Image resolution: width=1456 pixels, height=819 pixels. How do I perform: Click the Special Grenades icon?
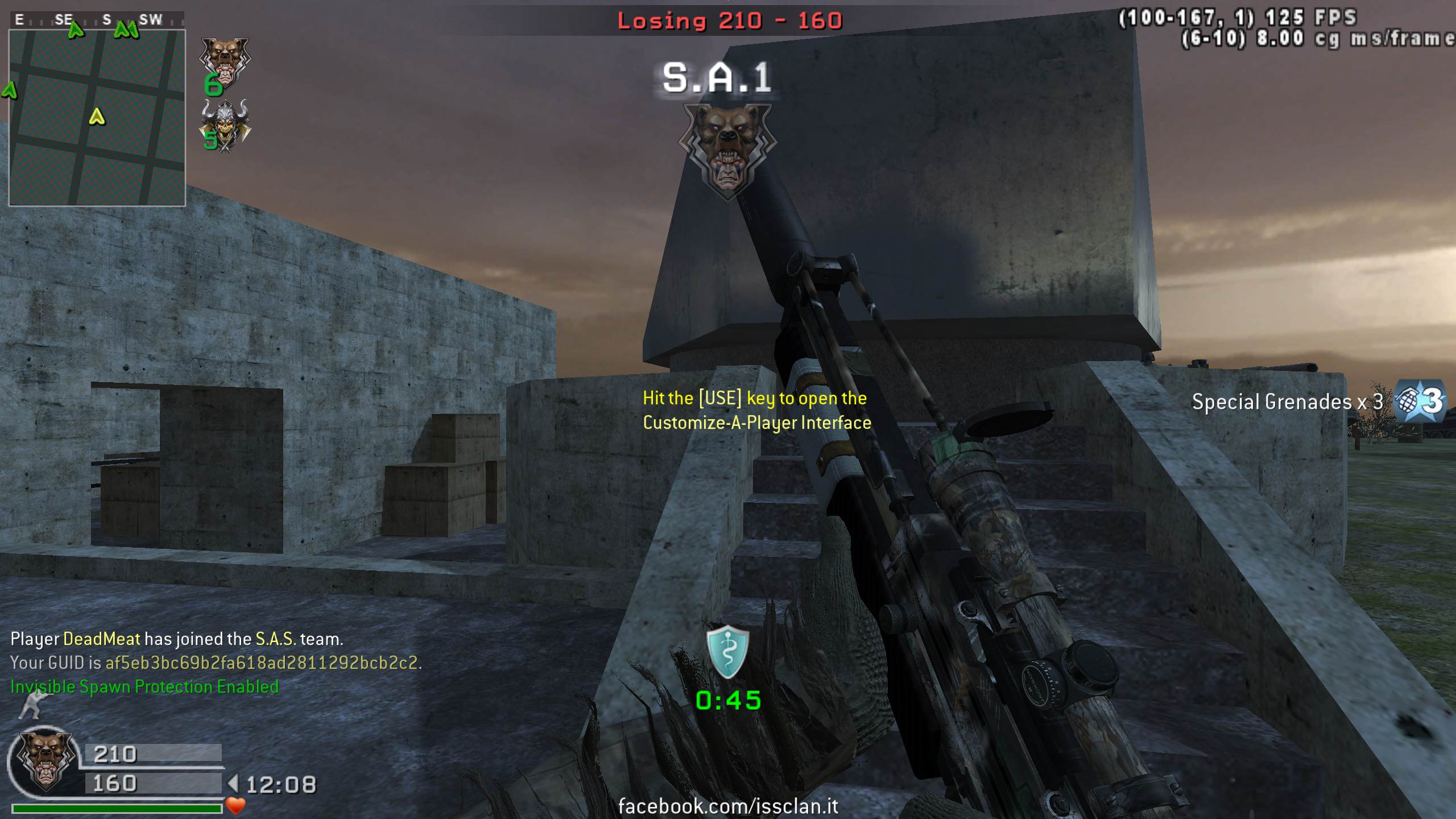coord(1419,402)
